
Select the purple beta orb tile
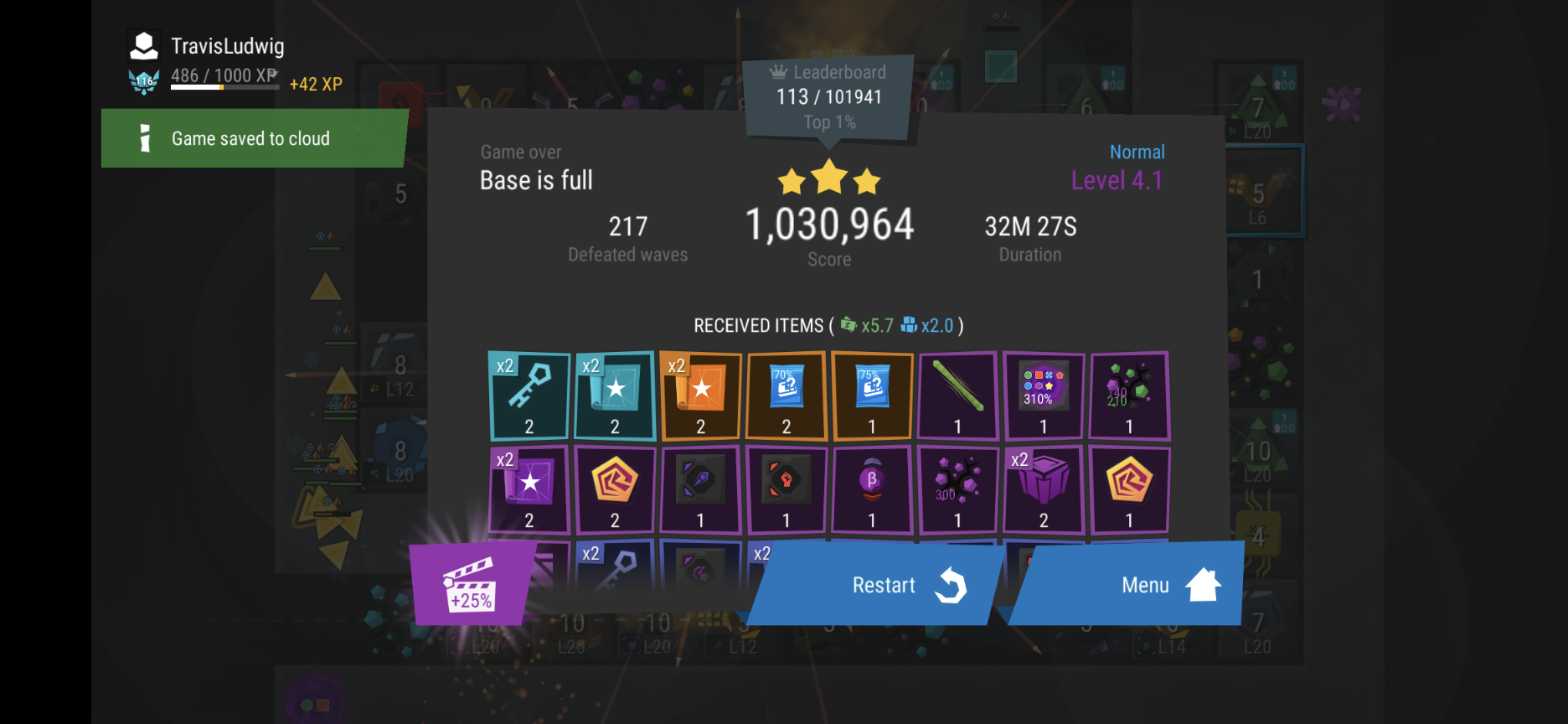tap(872, 490)
